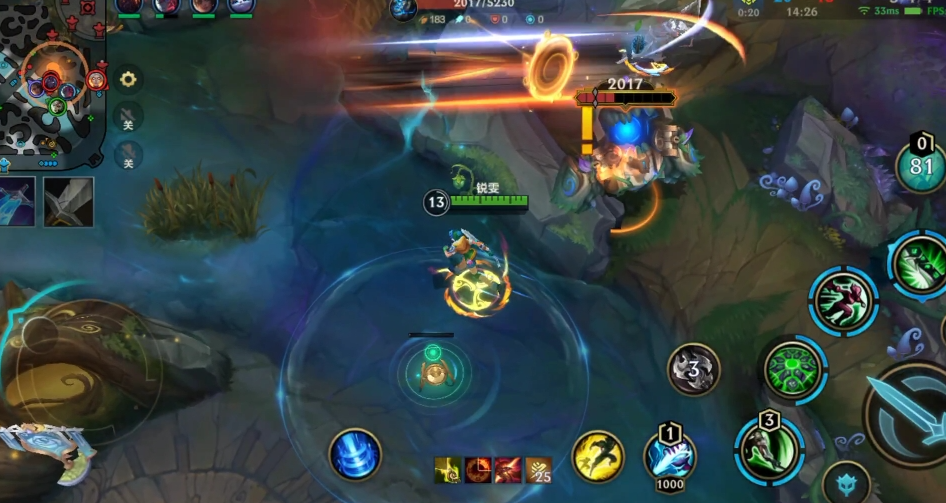Screen dimensions: 946x503
Task: Place a ward using the 81 trinket button
Action: (921, 167)
